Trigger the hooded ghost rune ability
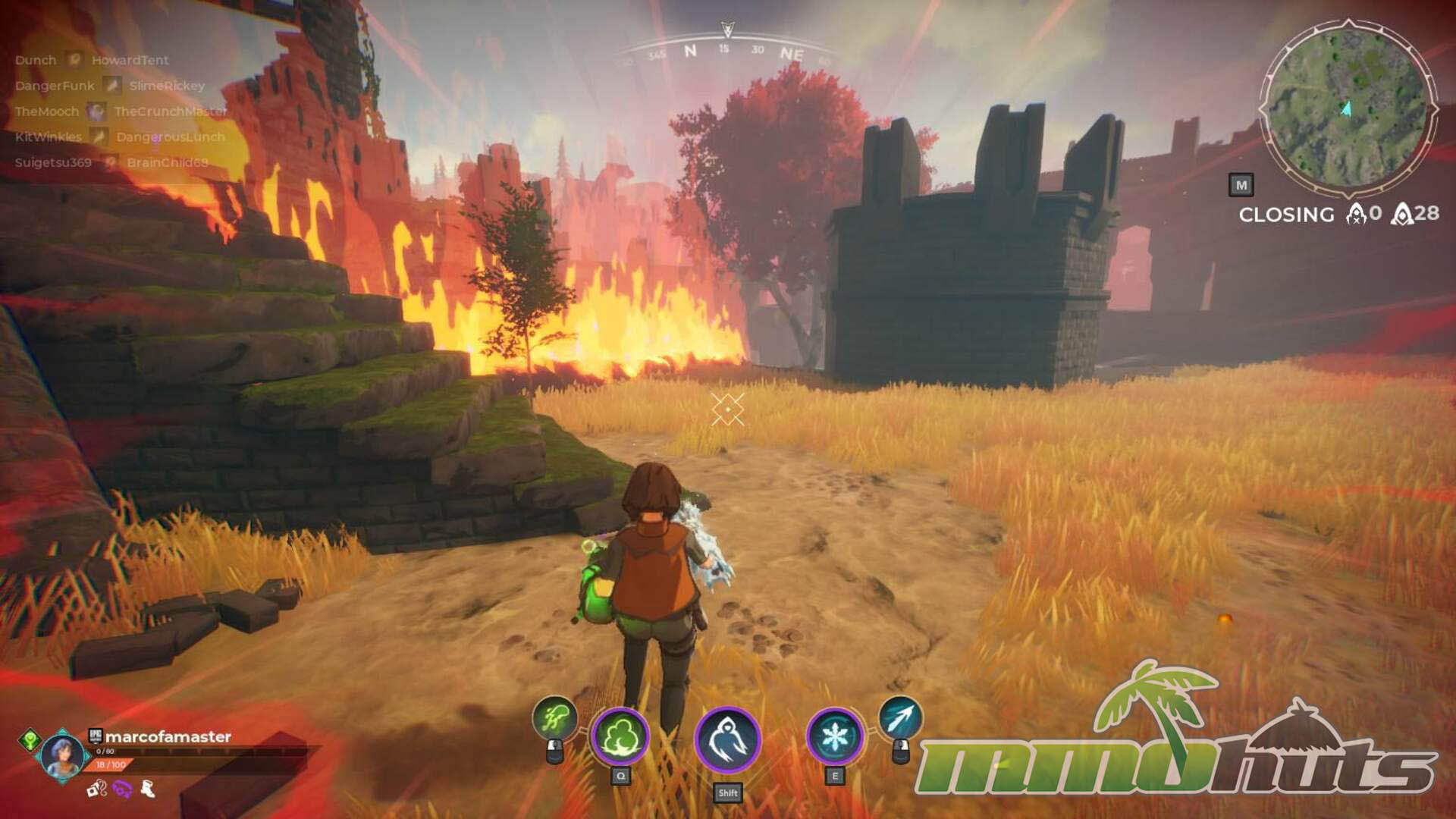Image resolution: width=1456 pixels, height=819 pixels. coord(727,737)
